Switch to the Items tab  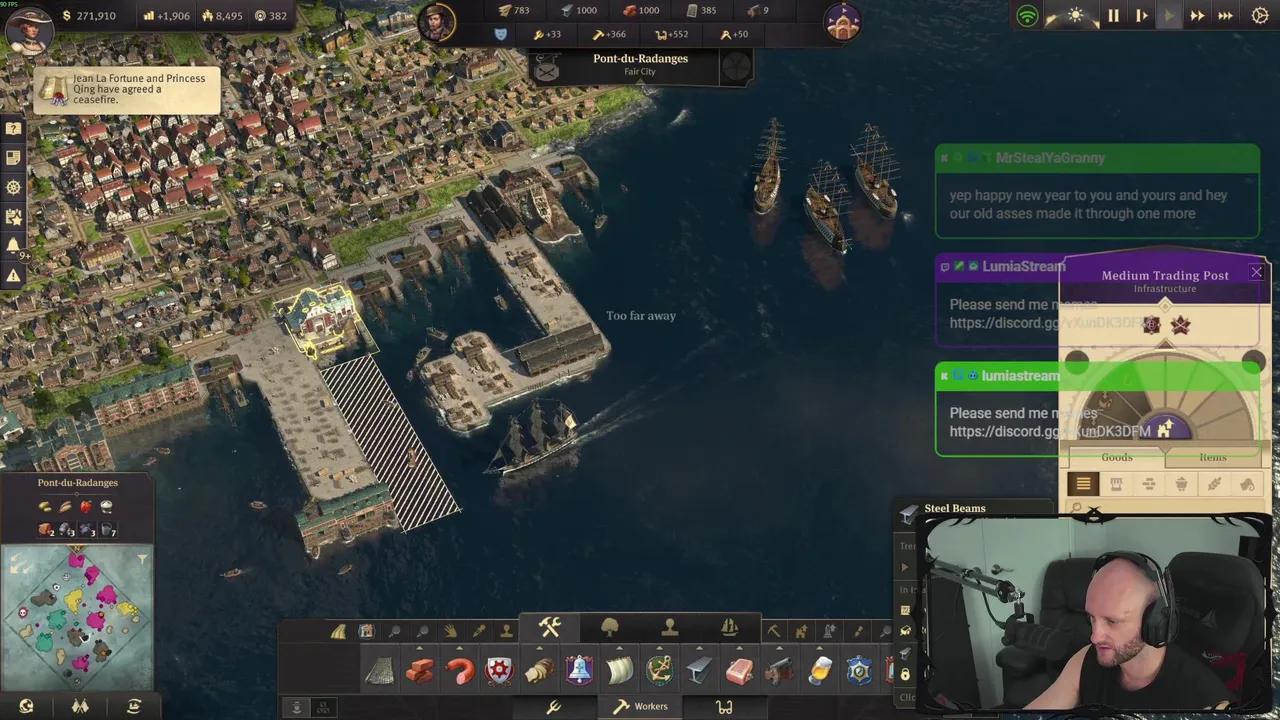(x=1212, y=457)
